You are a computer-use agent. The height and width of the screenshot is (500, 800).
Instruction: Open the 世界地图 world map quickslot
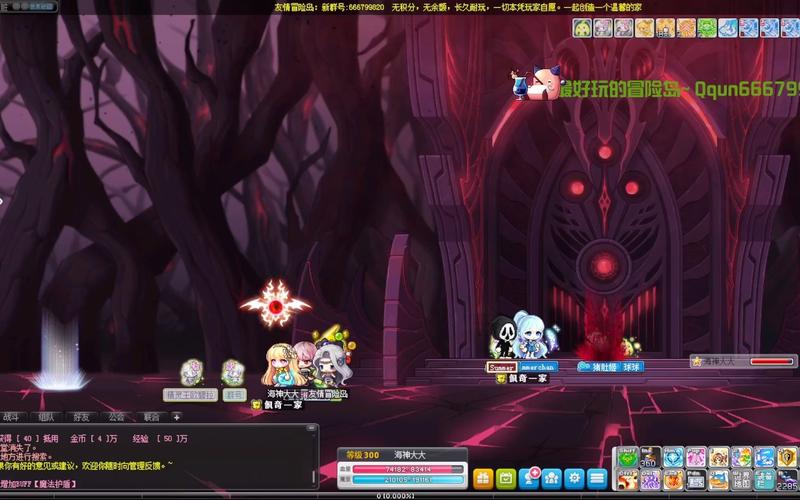tap(742, 480)
